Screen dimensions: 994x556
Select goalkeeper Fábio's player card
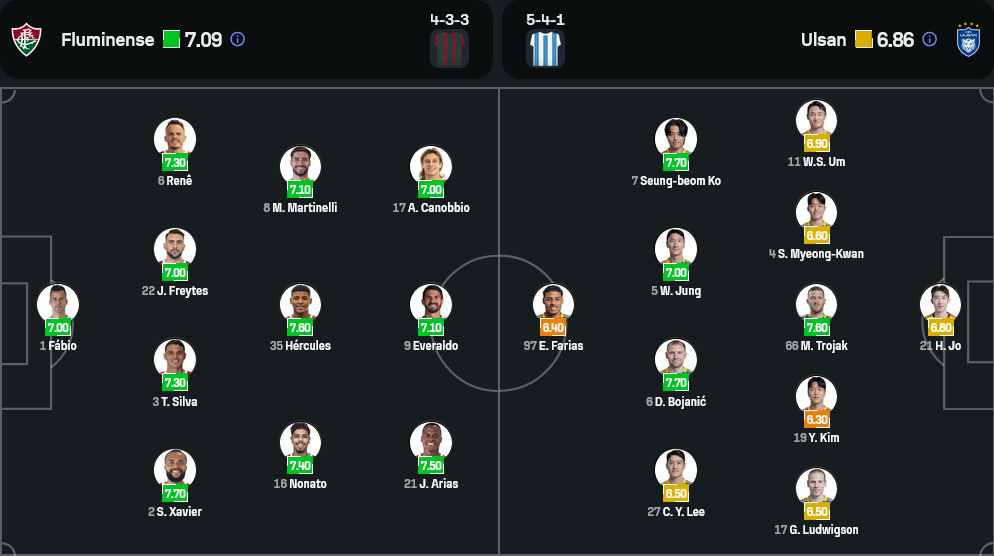[x=58, y=305]
